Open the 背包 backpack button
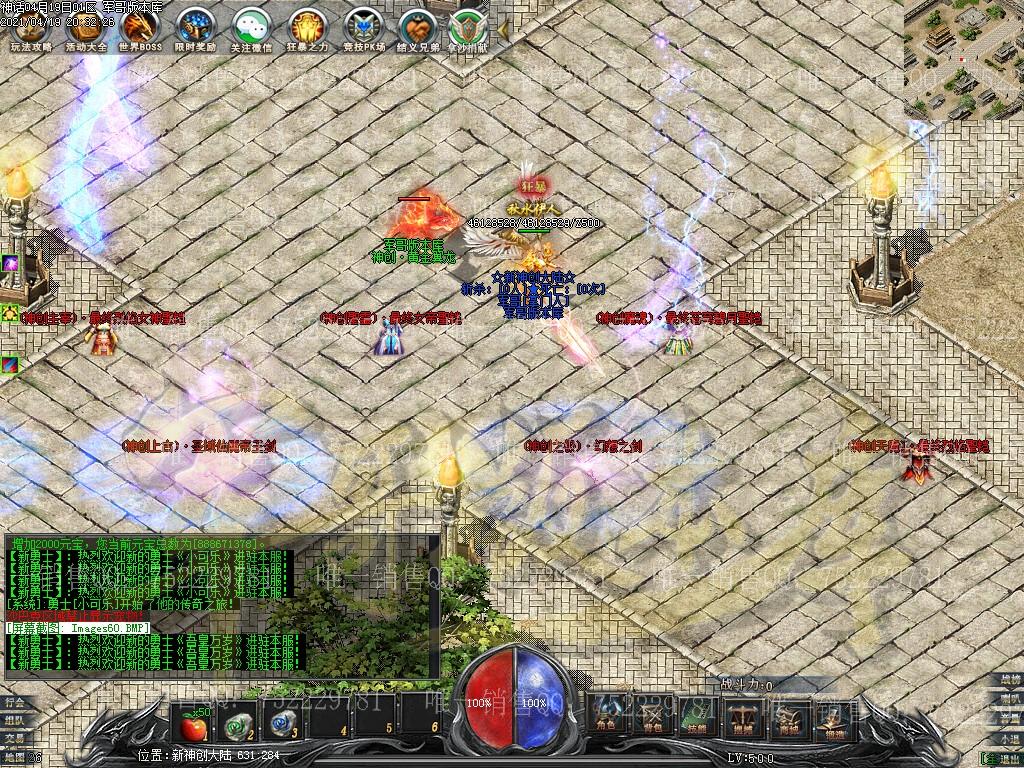1024x768 pixels. pos(651,713)
